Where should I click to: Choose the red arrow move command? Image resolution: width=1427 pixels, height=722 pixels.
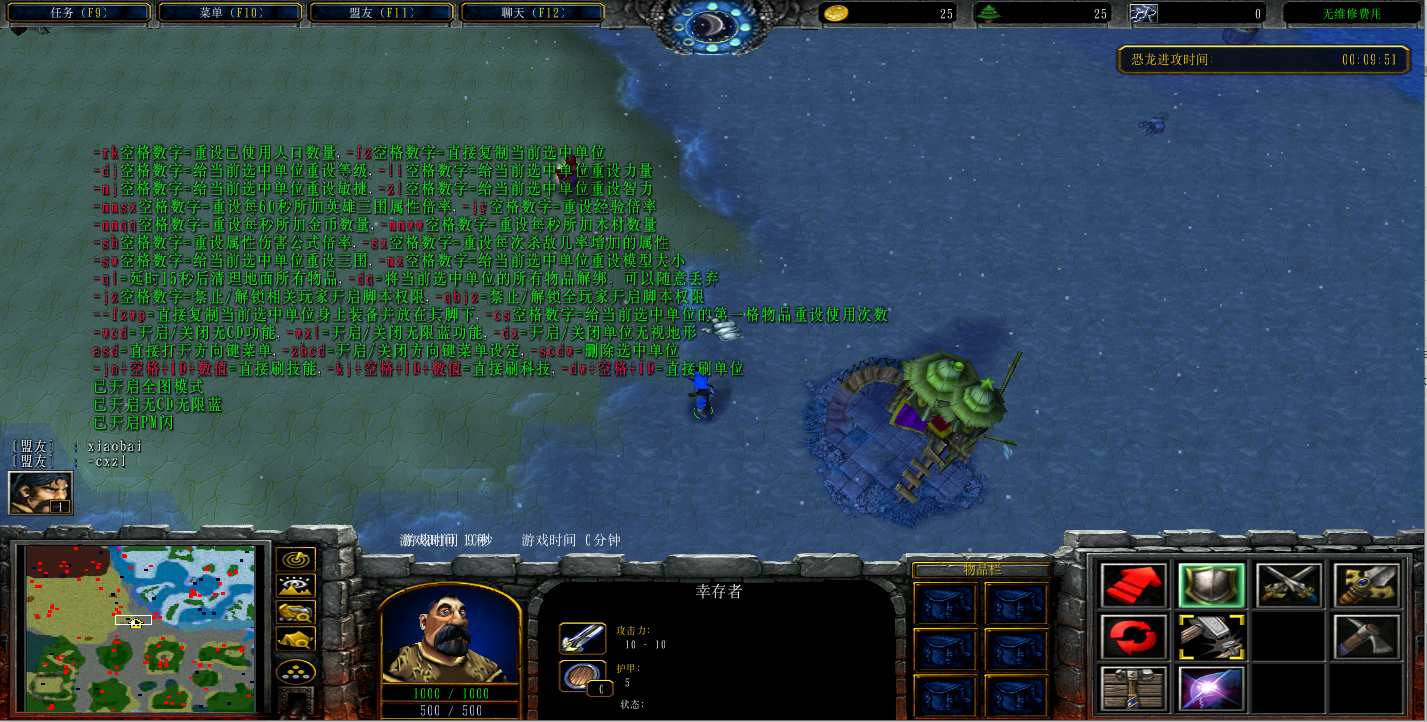coord(1133,586)
